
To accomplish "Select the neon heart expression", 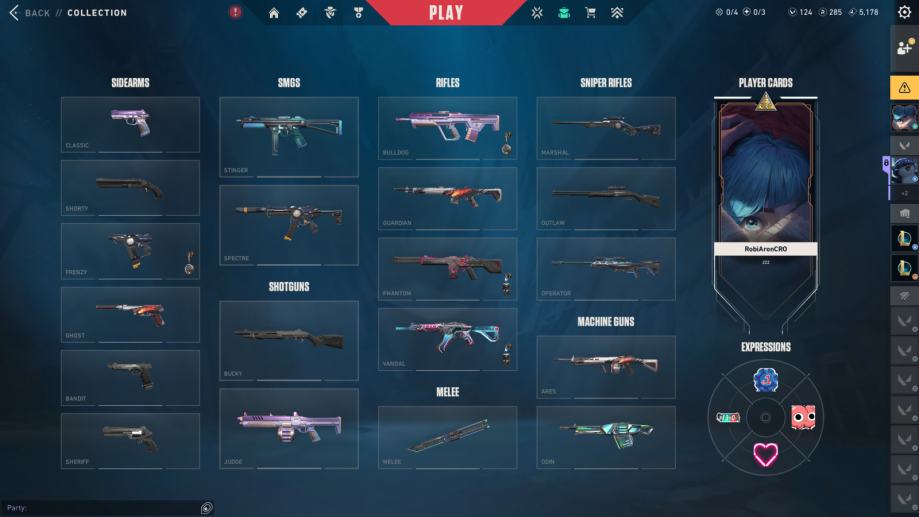I will [x=765, y=455].
